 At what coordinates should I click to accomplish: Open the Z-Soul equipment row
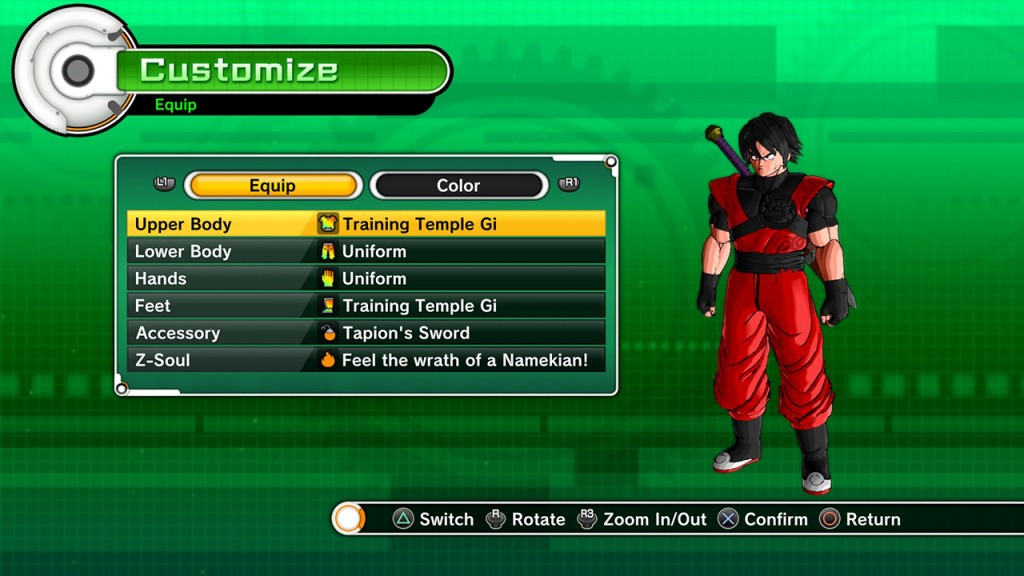point(366,360)
